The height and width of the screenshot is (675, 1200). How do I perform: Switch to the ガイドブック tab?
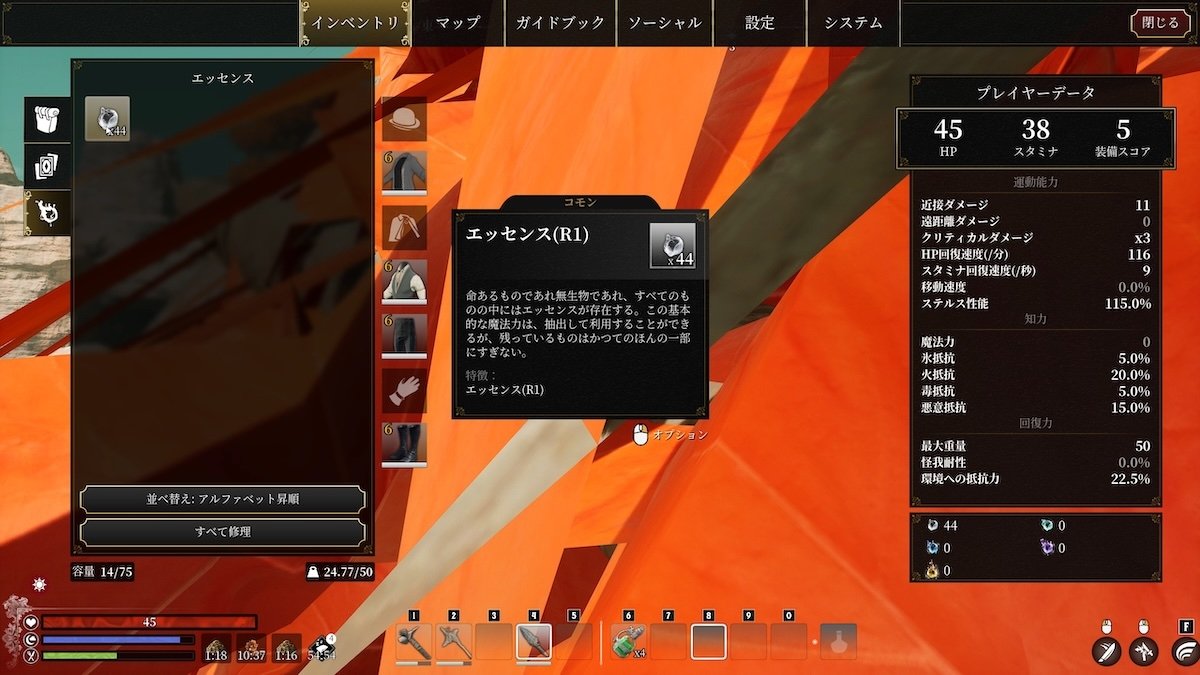pyautogui.click(x=560, y=23)
